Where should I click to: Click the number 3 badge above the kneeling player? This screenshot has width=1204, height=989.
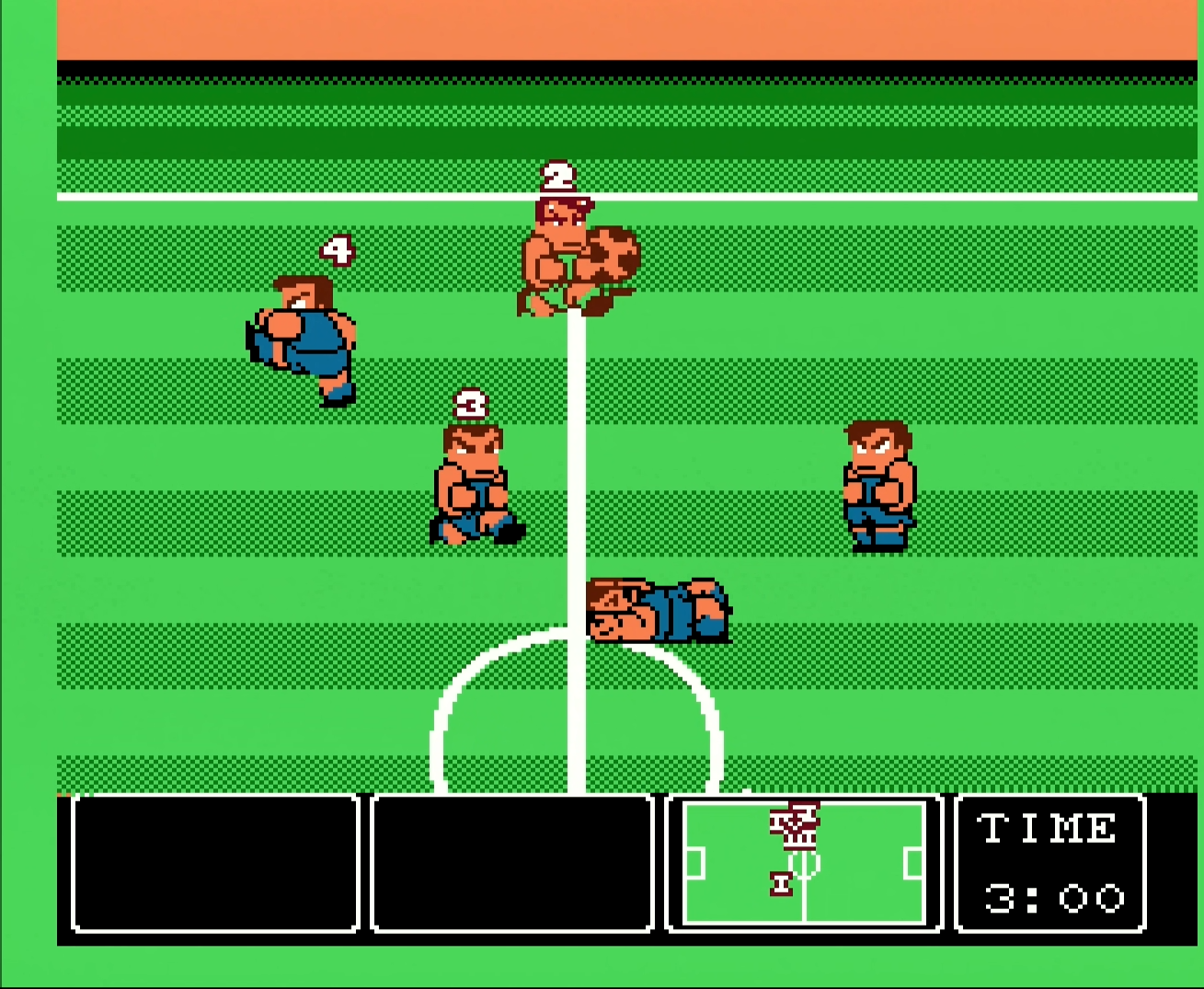tap(471, 403)
